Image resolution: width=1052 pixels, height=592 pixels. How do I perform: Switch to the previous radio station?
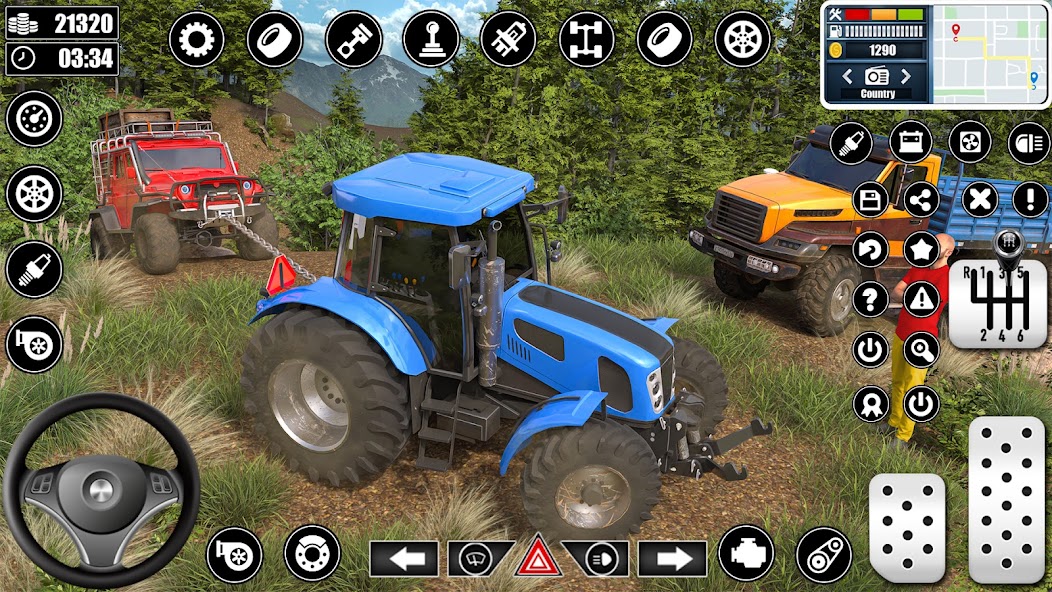(x=847, y=76)
